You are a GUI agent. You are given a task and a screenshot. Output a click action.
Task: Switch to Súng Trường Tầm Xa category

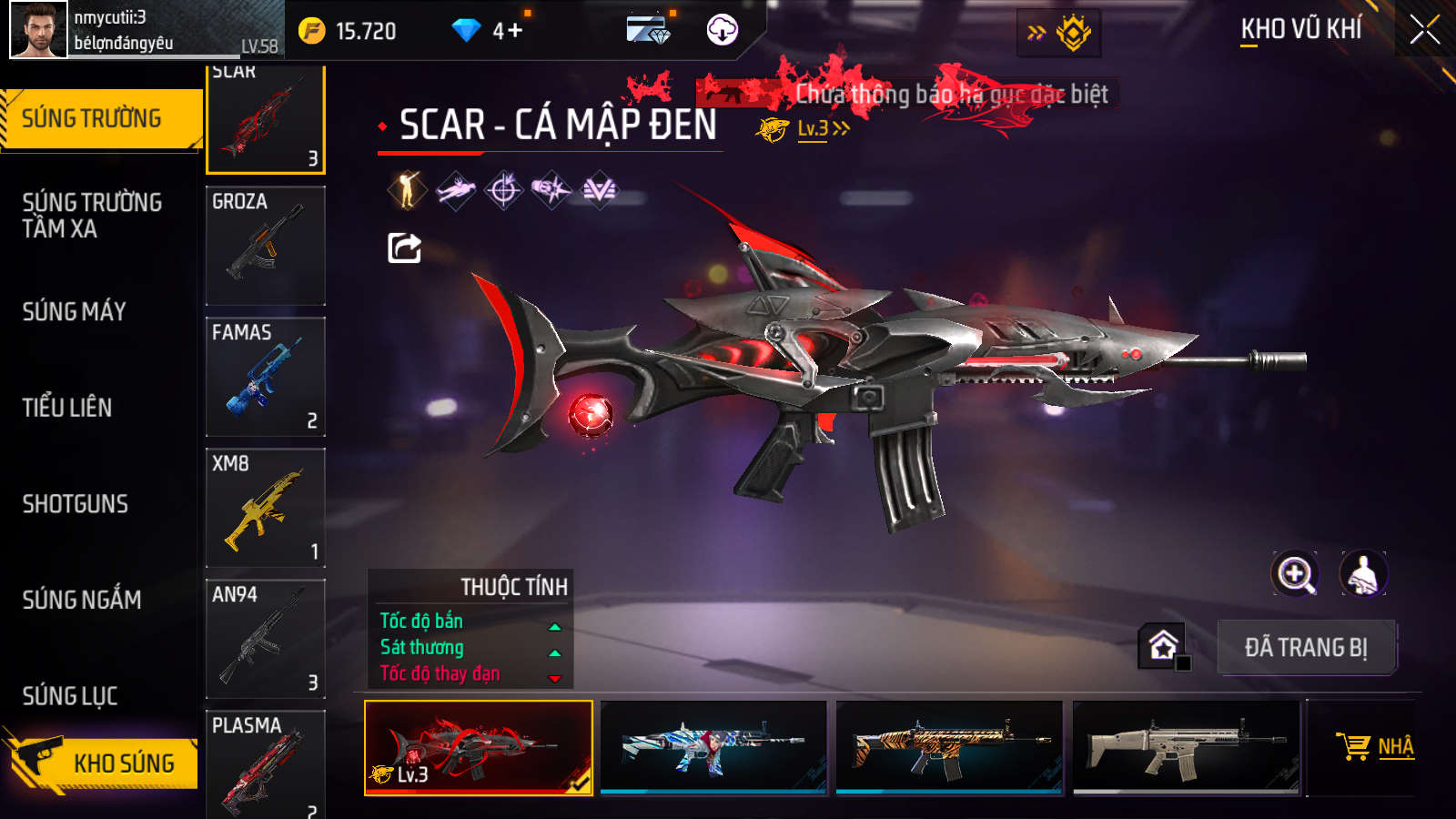[x=92, y=216]
